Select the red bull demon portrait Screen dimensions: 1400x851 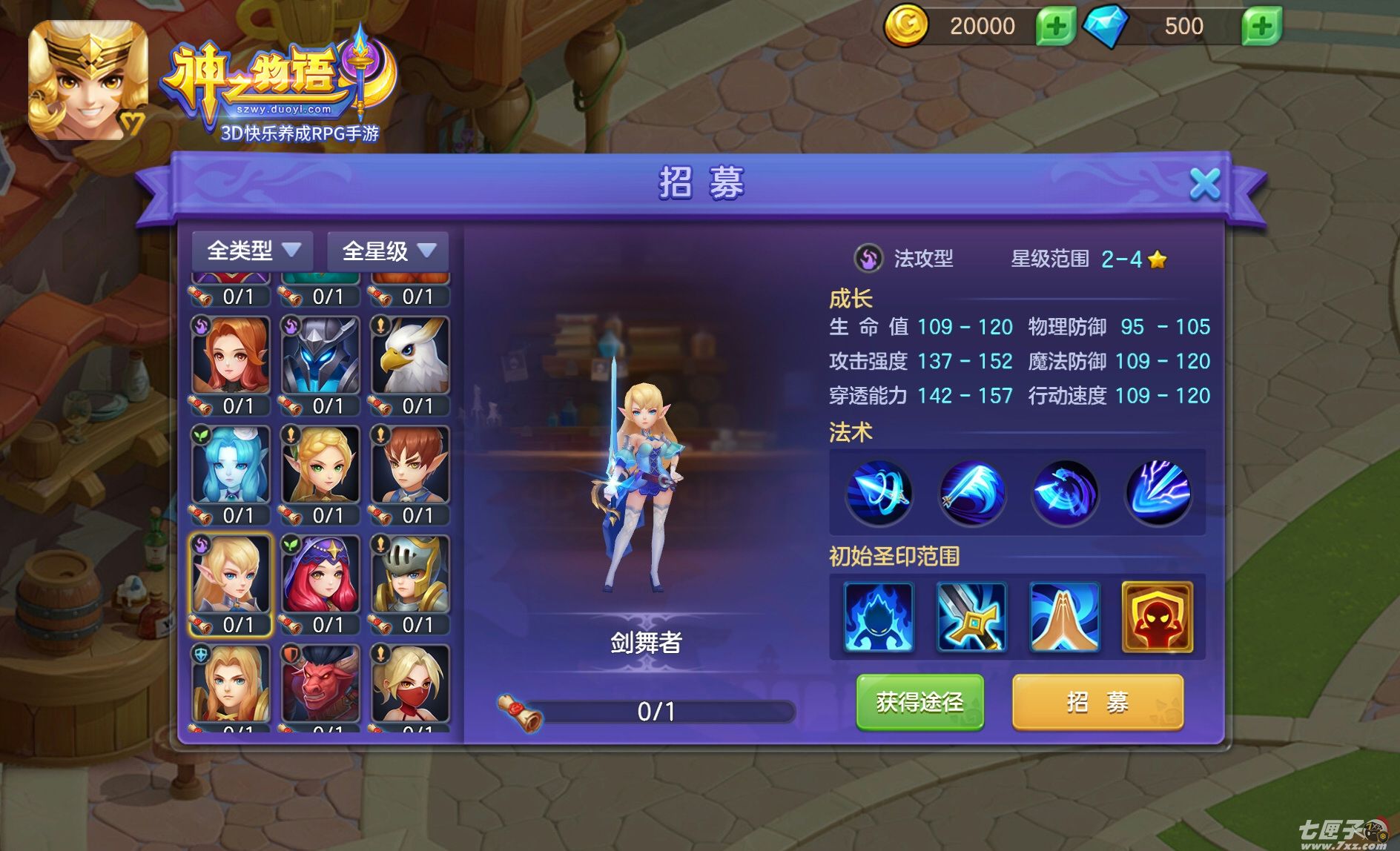click(320, 683)
